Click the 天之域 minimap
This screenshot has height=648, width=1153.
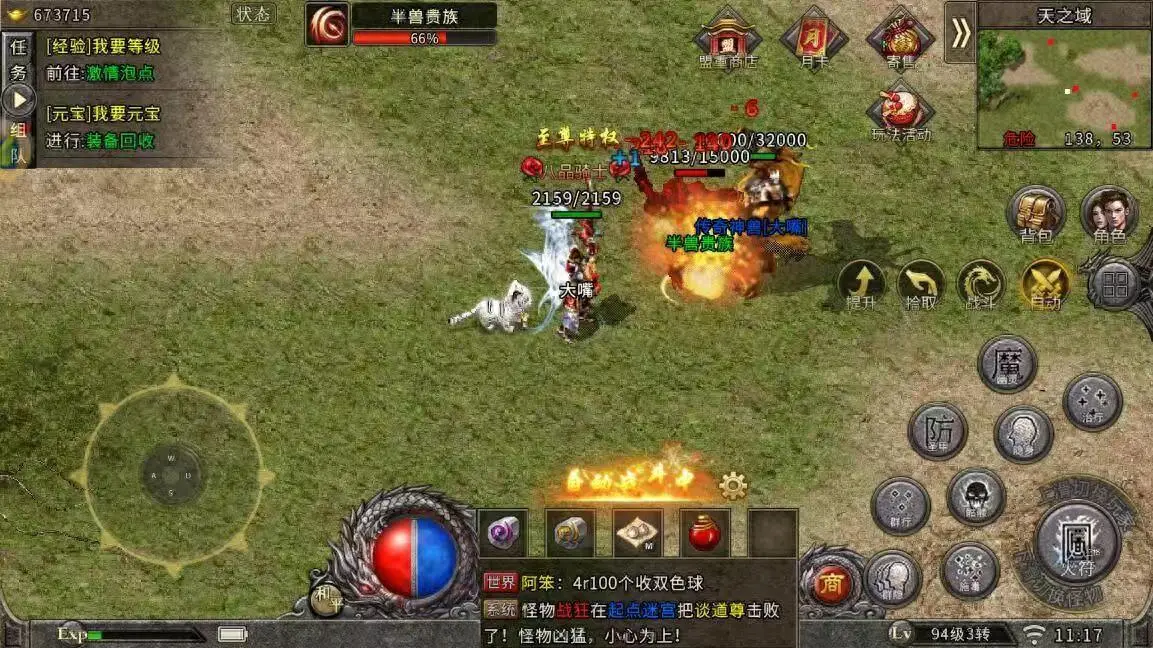pos(1064,88)
